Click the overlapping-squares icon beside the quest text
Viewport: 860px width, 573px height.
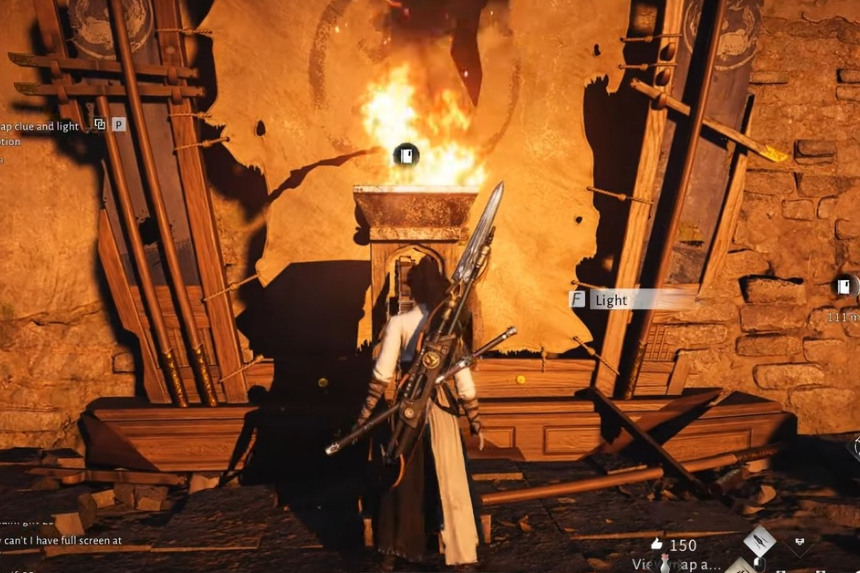[100, 124]
